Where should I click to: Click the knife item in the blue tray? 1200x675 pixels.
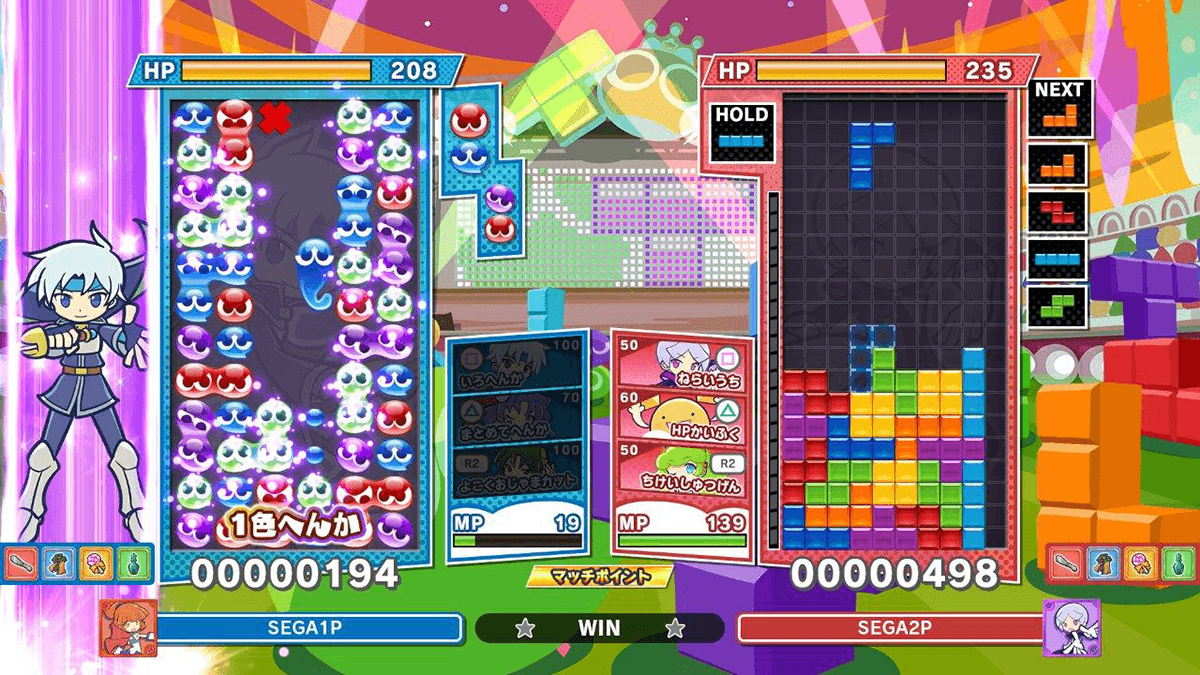(21, 563)
